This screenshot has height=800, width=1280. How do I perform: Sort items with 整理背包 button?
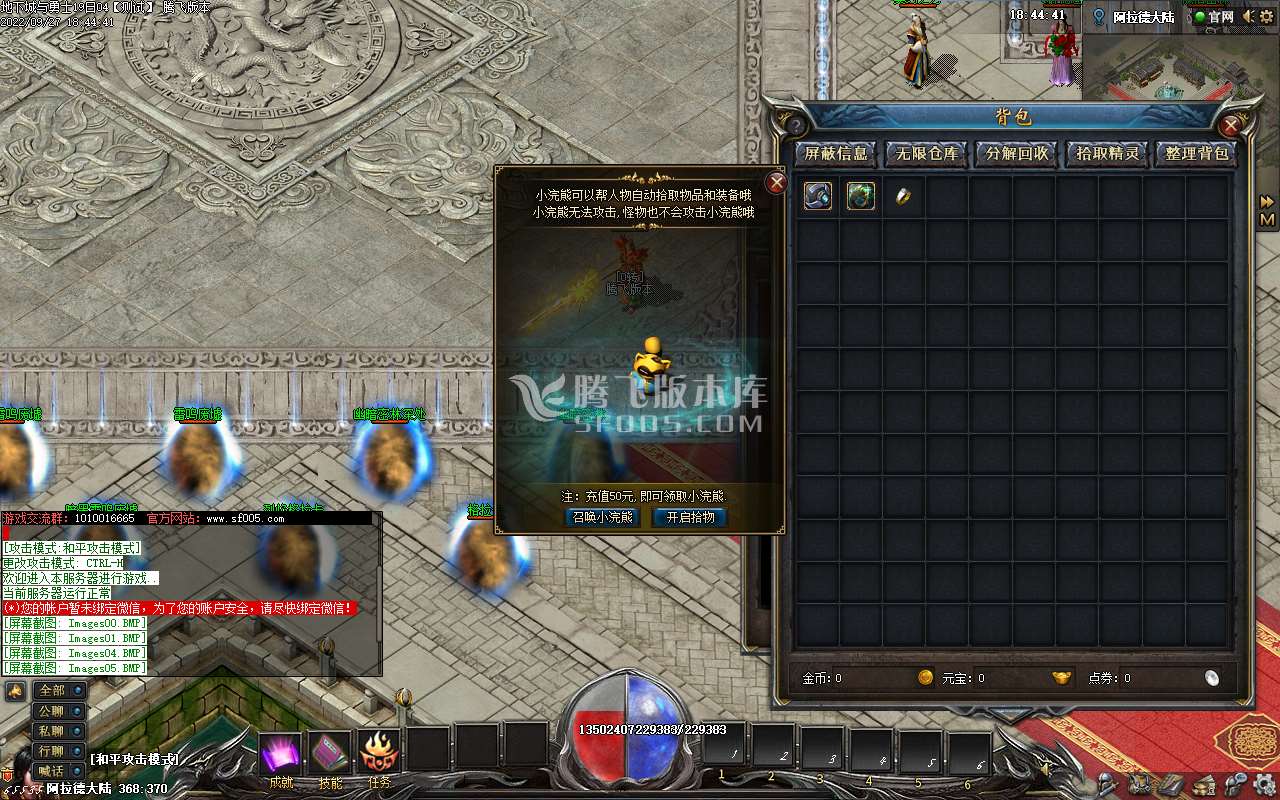pyautogui.click(x=1197, y=154)
